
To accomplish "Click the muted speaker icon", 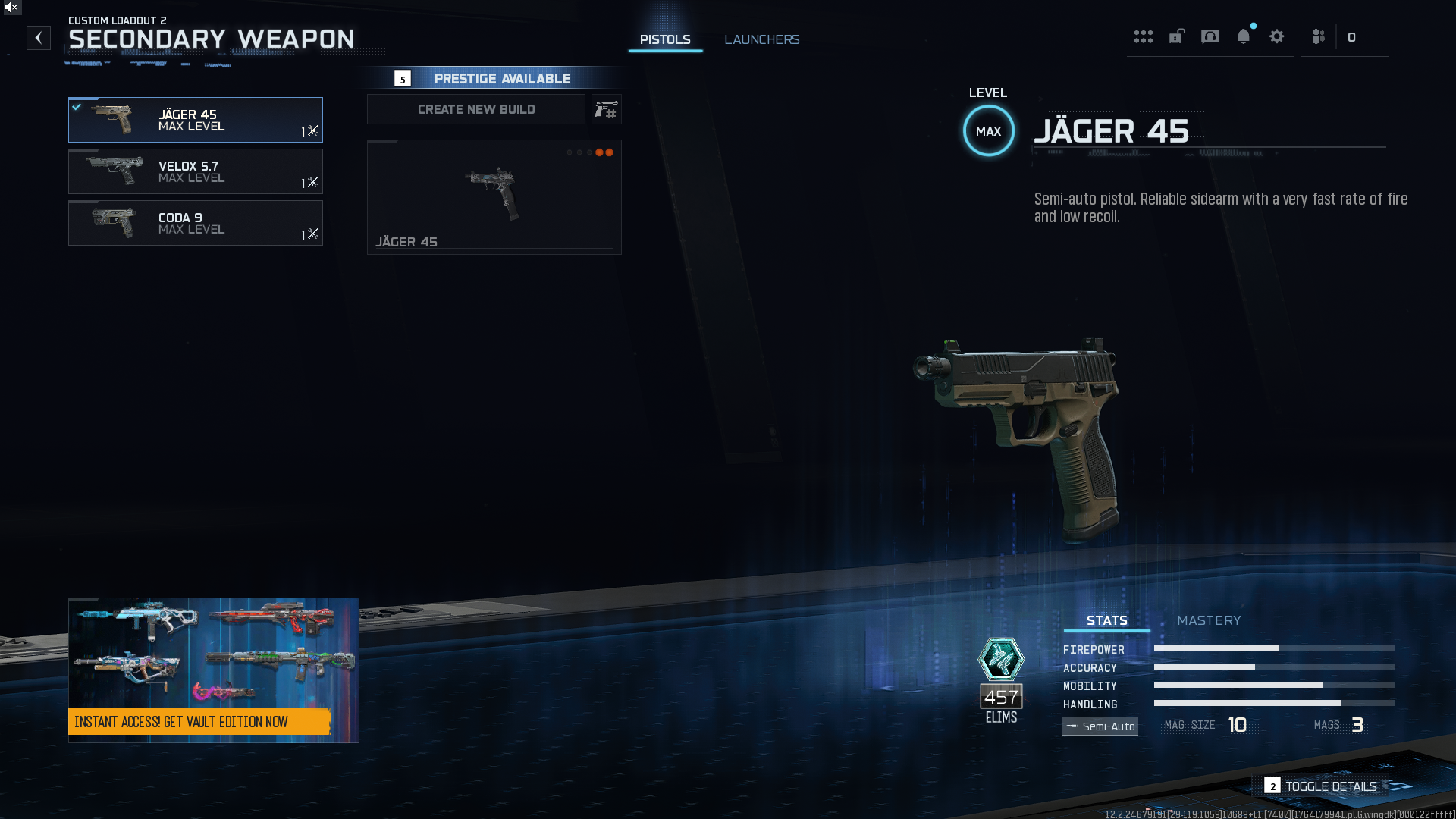I will click(11, 7).
